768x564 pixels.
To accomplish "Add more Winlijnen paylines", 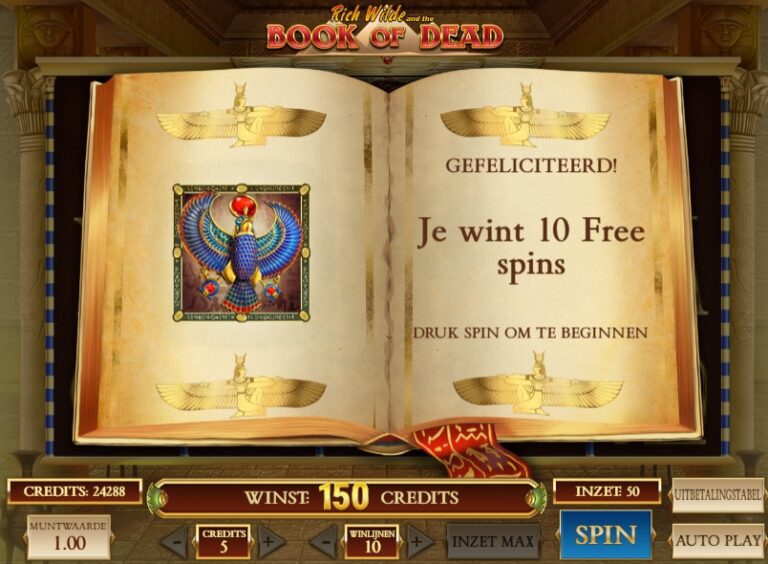I will pyautogui.click(x=419, y=543).
